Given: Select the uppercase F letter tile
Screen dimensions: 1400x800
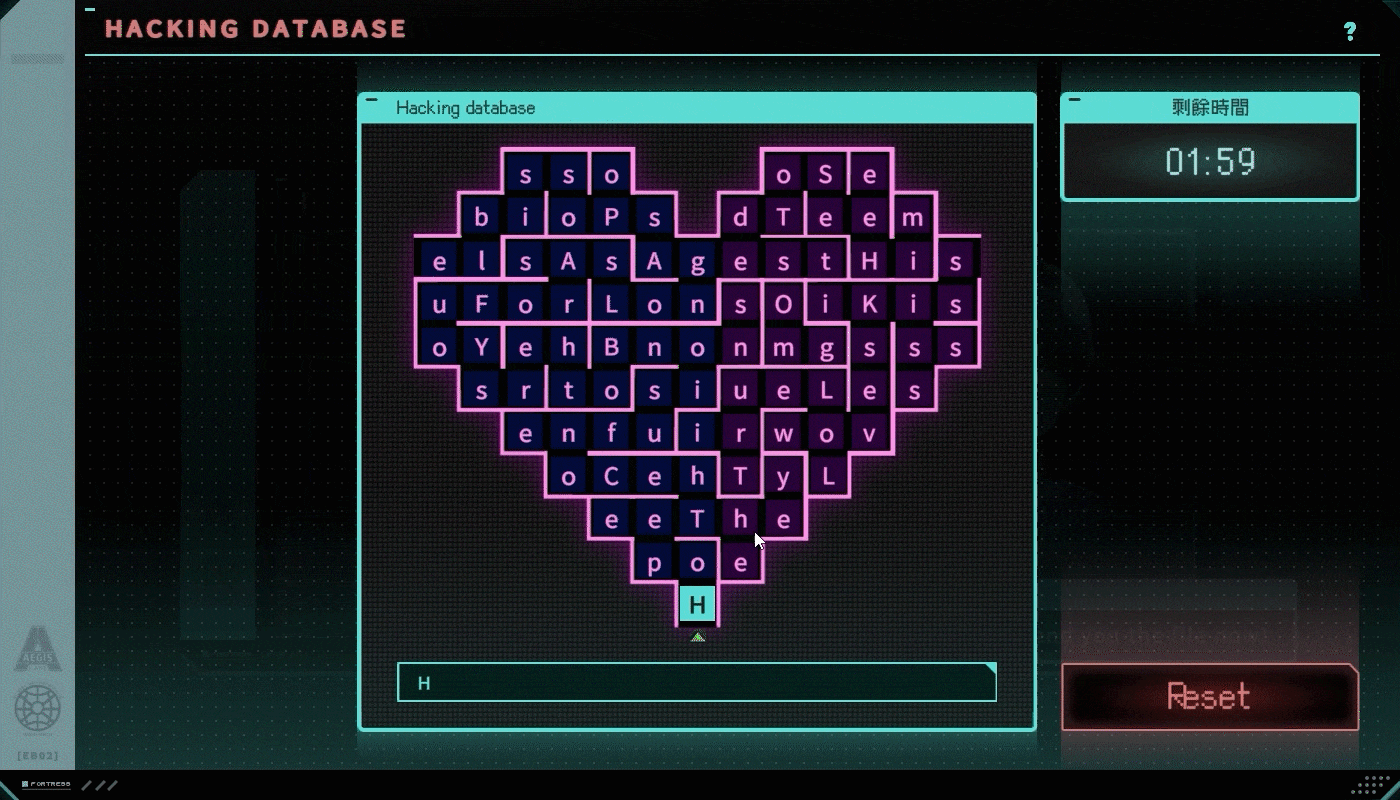Looking at the screenshot, I should pyautogui.click(x=482, y=305).
